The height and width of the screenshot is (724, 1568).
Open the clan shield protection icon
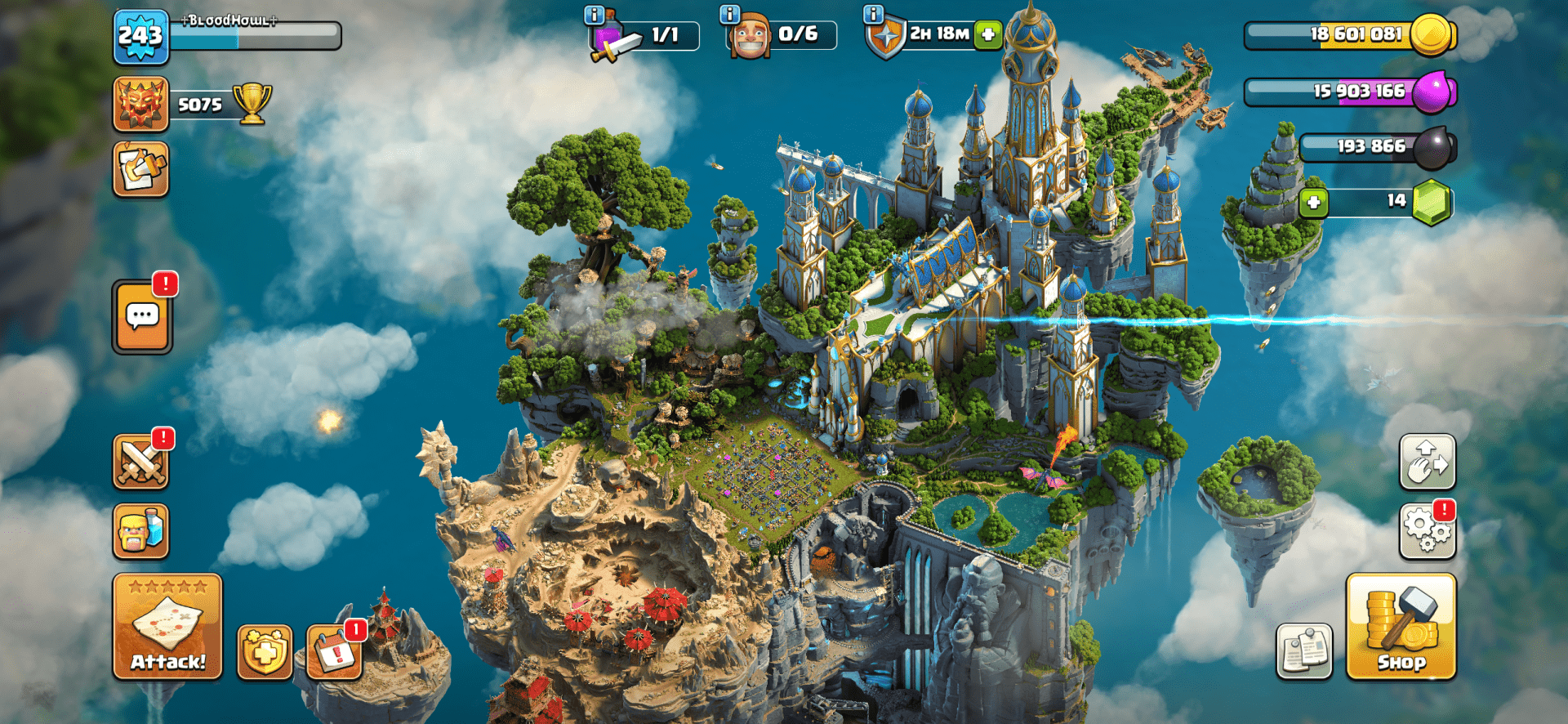click(x=263, y=654)
